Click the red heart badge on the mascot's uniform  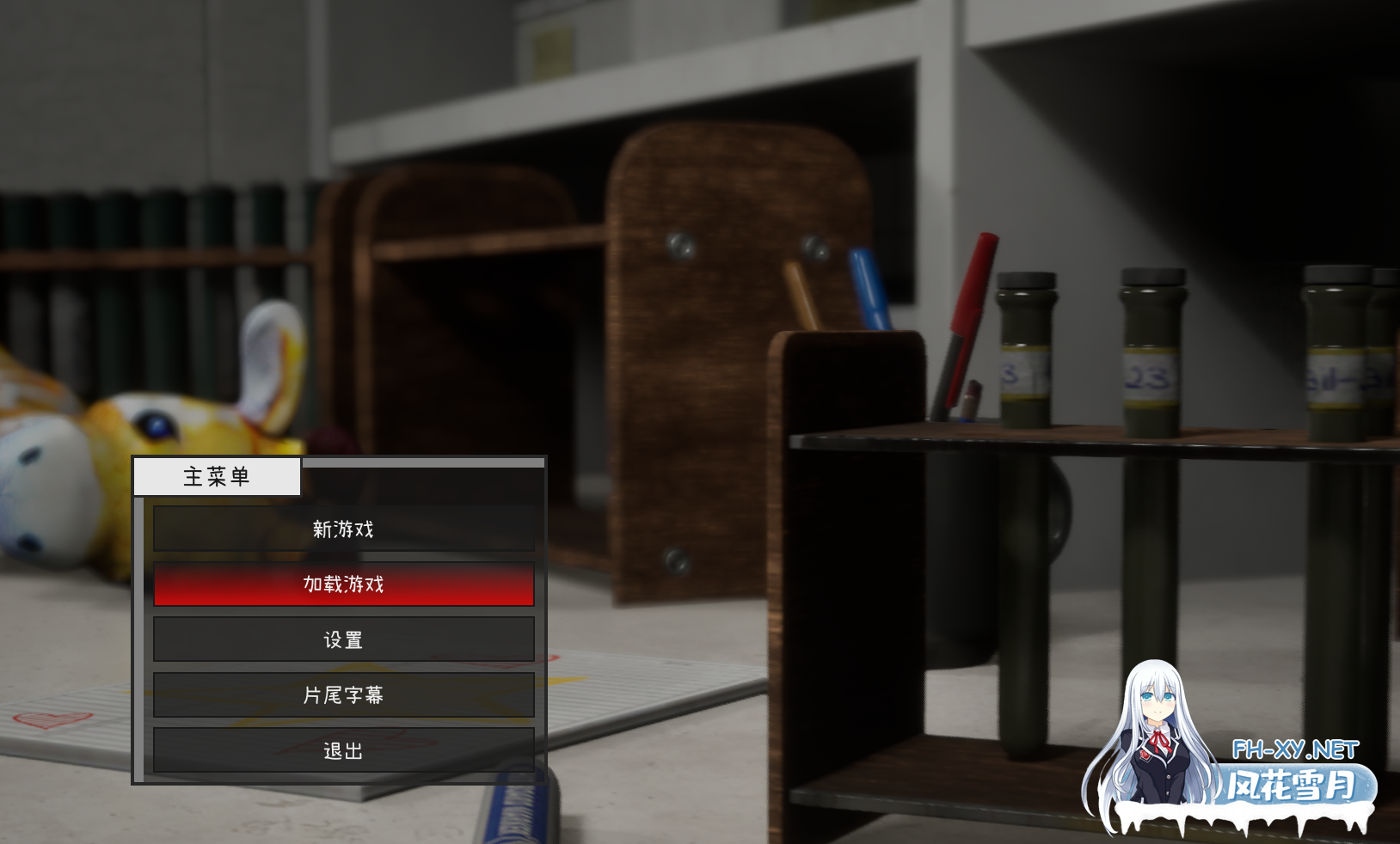pyautogui.click(x=1145, y=755)
